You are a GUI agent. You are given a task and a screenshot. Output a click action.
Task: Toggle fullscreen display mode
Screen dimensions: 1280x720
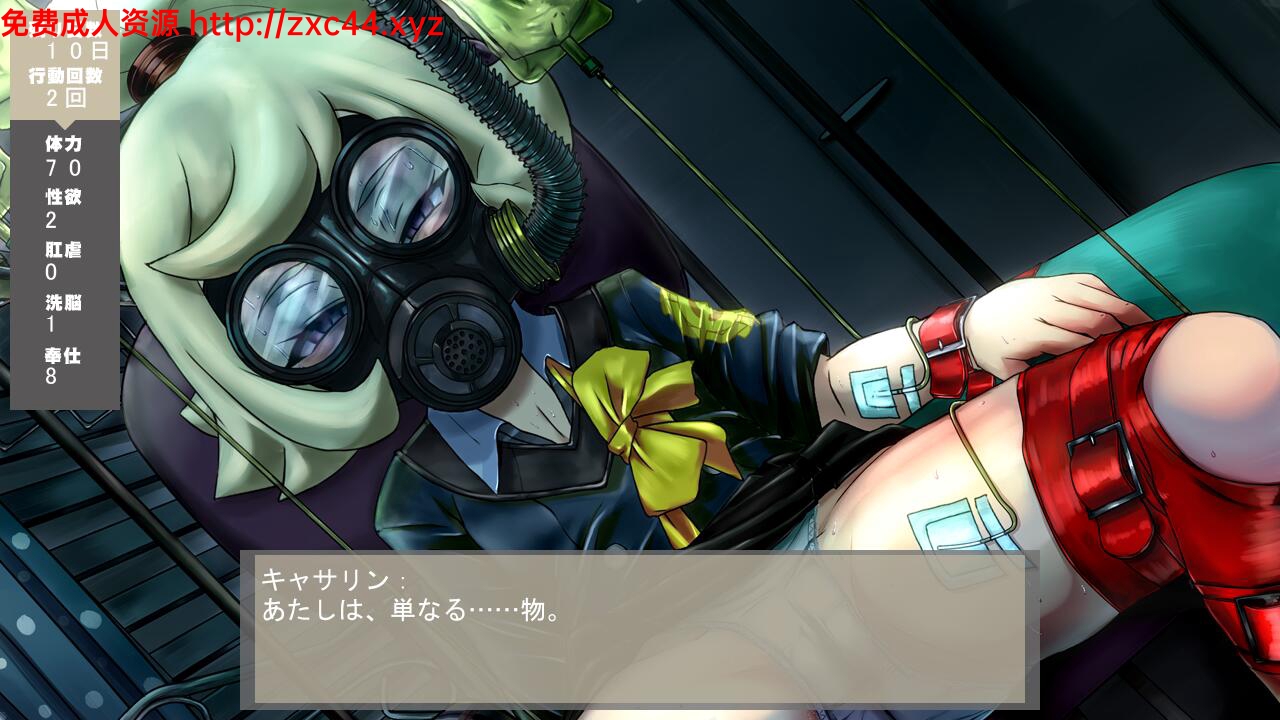pyautogui.click(x=640, y=360)
